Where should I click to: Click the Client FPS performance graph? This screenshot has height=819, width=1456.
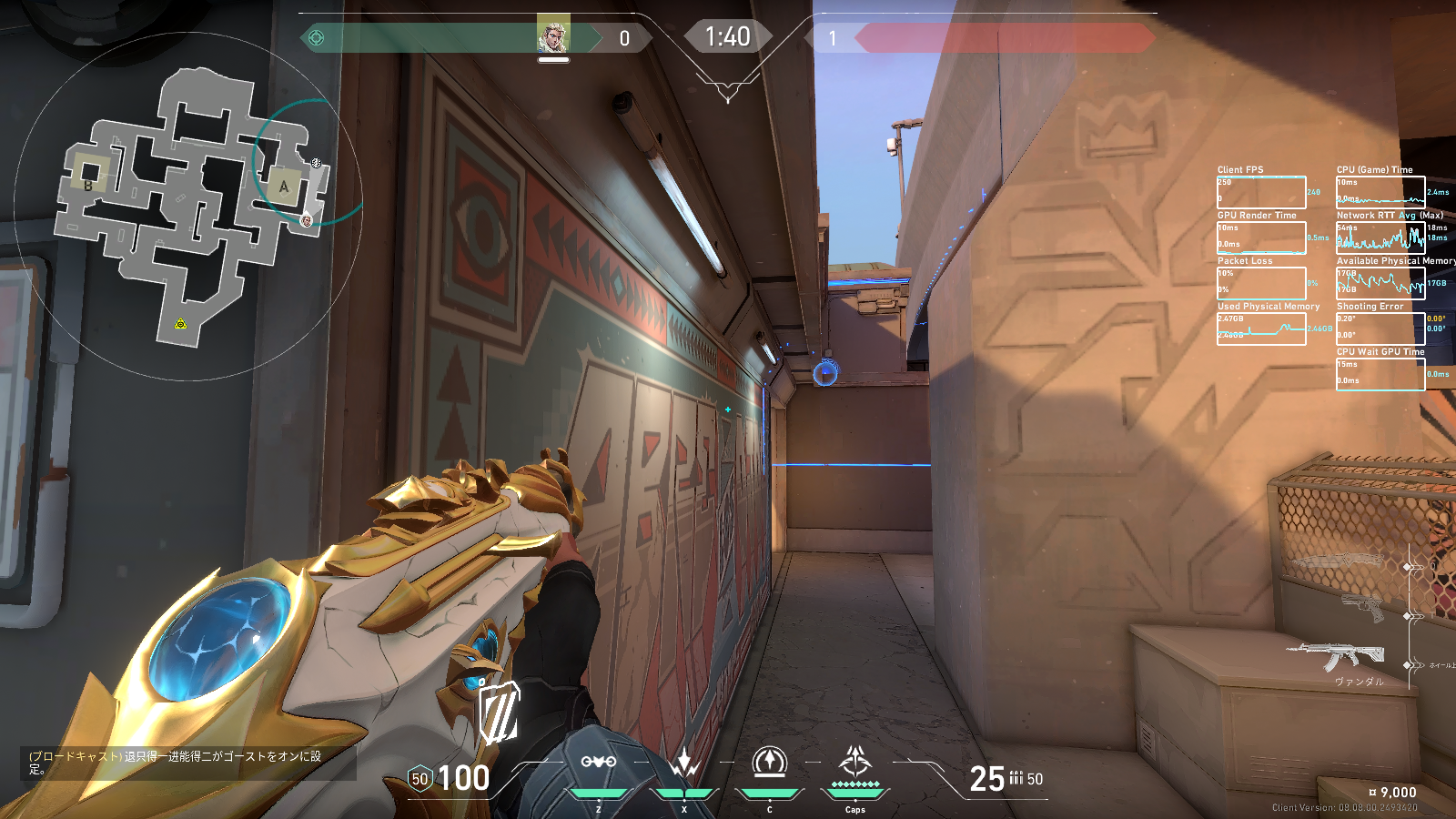(x=1261, y=192)
